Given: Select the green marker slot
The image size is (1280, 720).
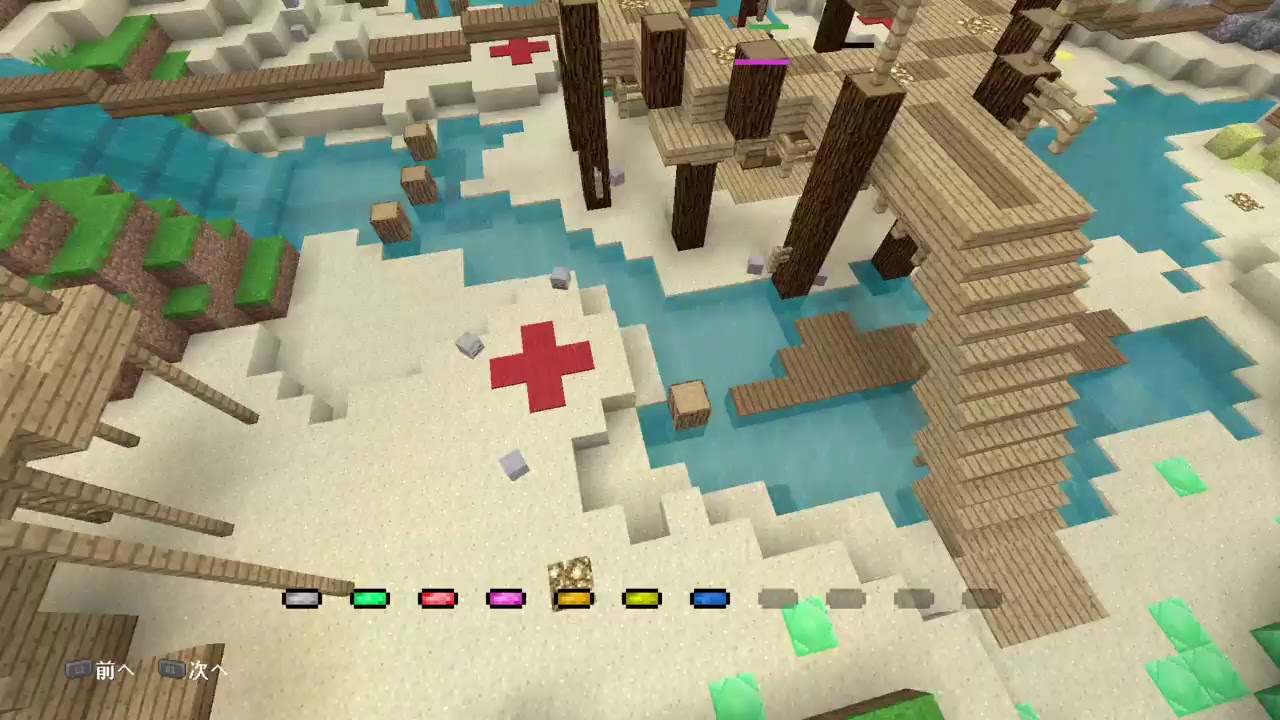Looking at the screenshot, I should click(371, 598).
